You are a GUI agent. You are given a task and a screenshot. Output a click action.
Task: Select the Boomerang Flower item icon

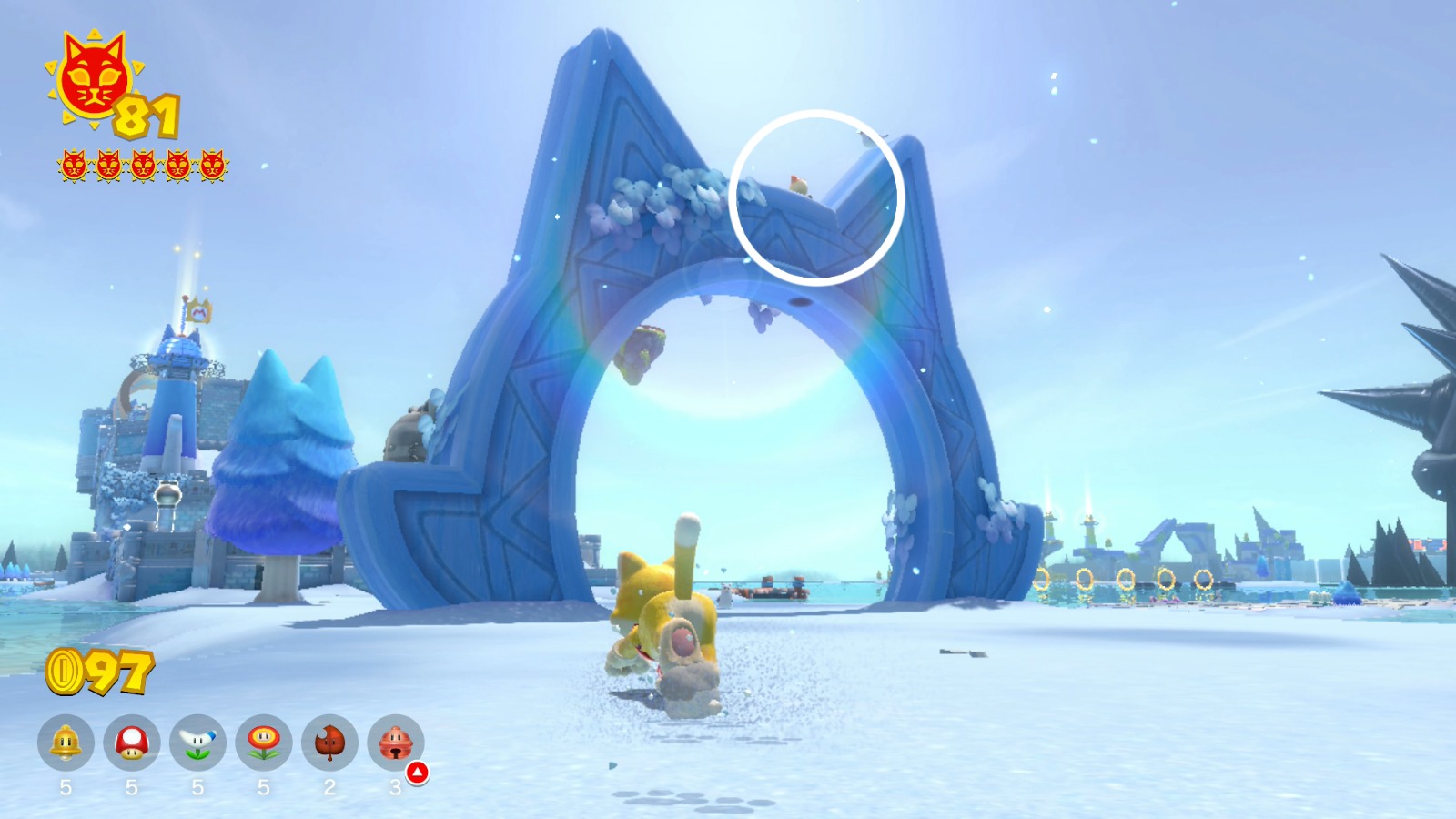pos(196,744)
